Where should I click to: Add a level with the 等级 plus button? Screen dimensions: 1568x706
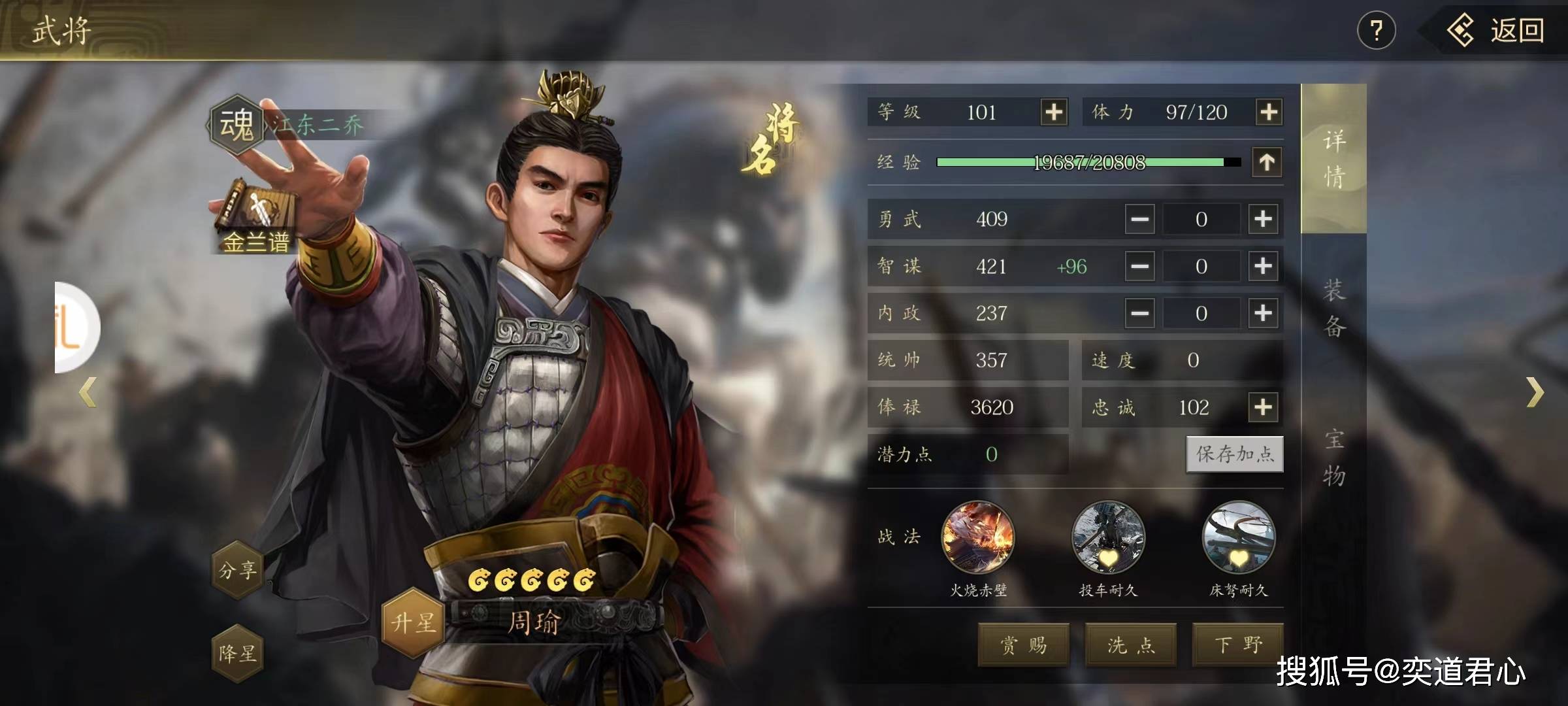click(1054, 112)
